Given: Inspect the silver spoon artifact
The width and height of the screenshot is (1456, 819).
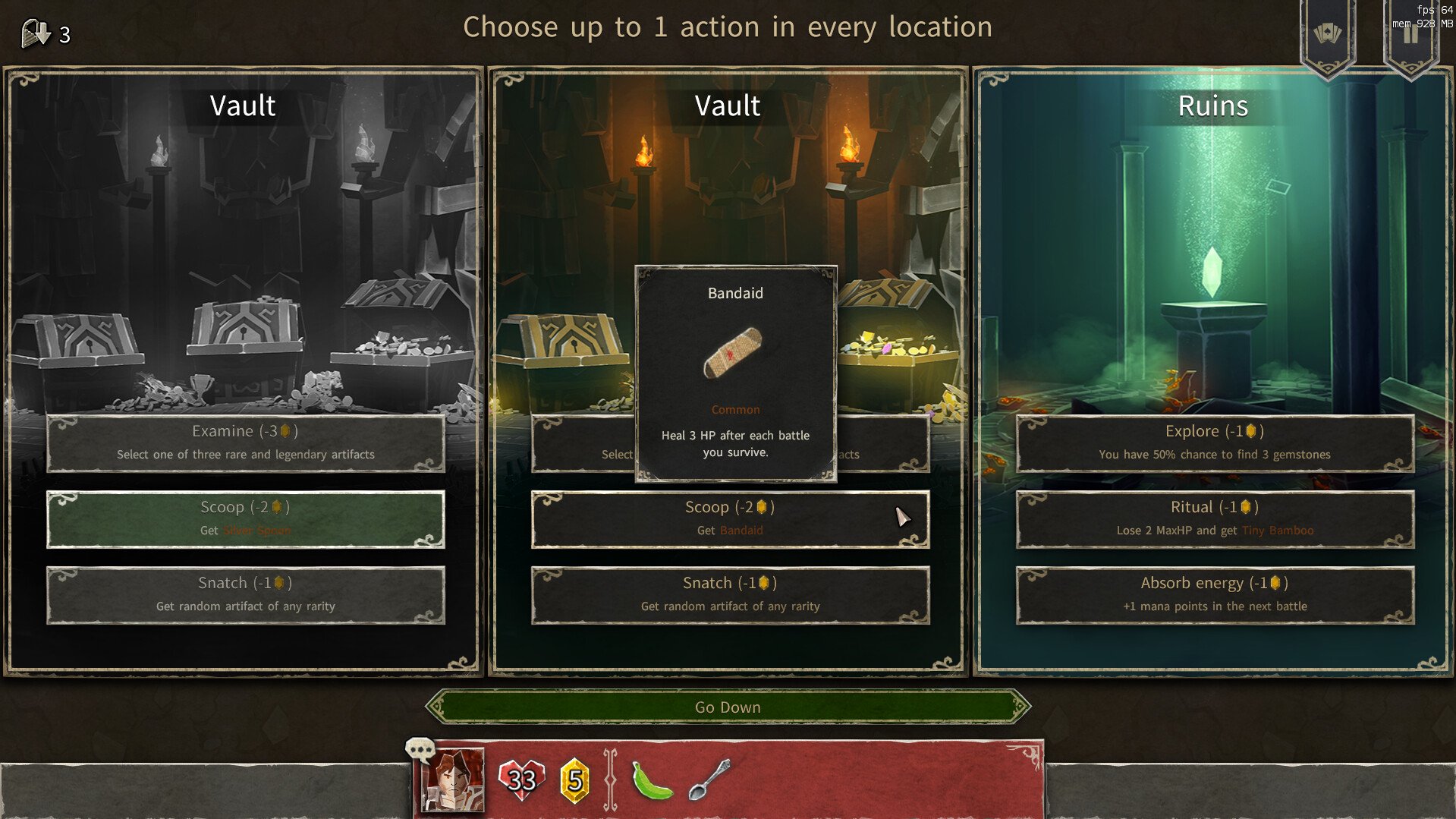Looking at the screenshot, I should tap(709, 780).
